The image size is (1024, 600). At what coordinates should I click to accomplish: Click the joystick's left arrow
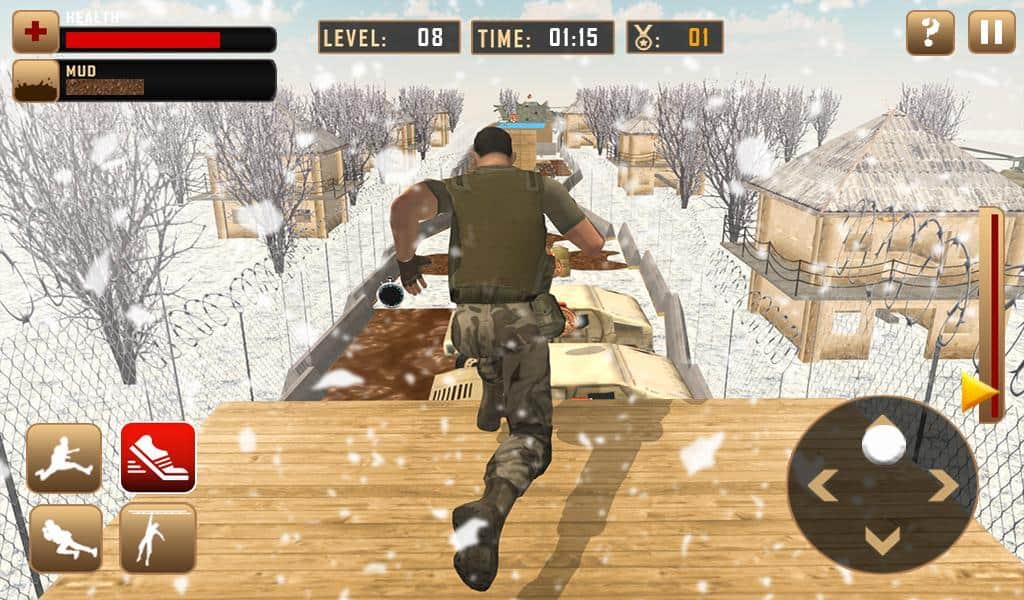[822, 486]
